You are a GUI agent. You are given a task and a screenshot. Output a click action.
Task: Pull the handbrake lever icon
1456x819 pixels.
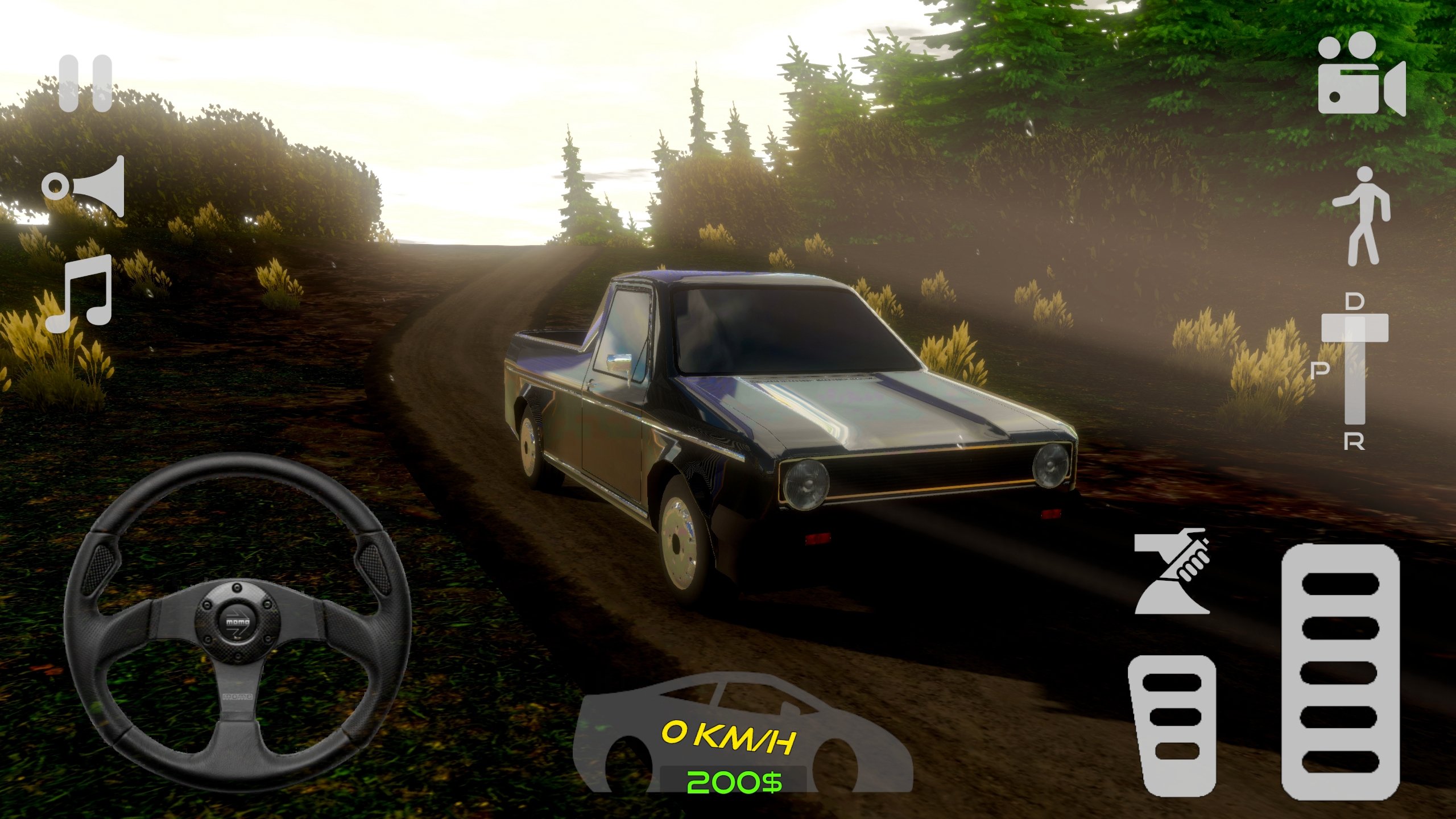[1172, 572]
